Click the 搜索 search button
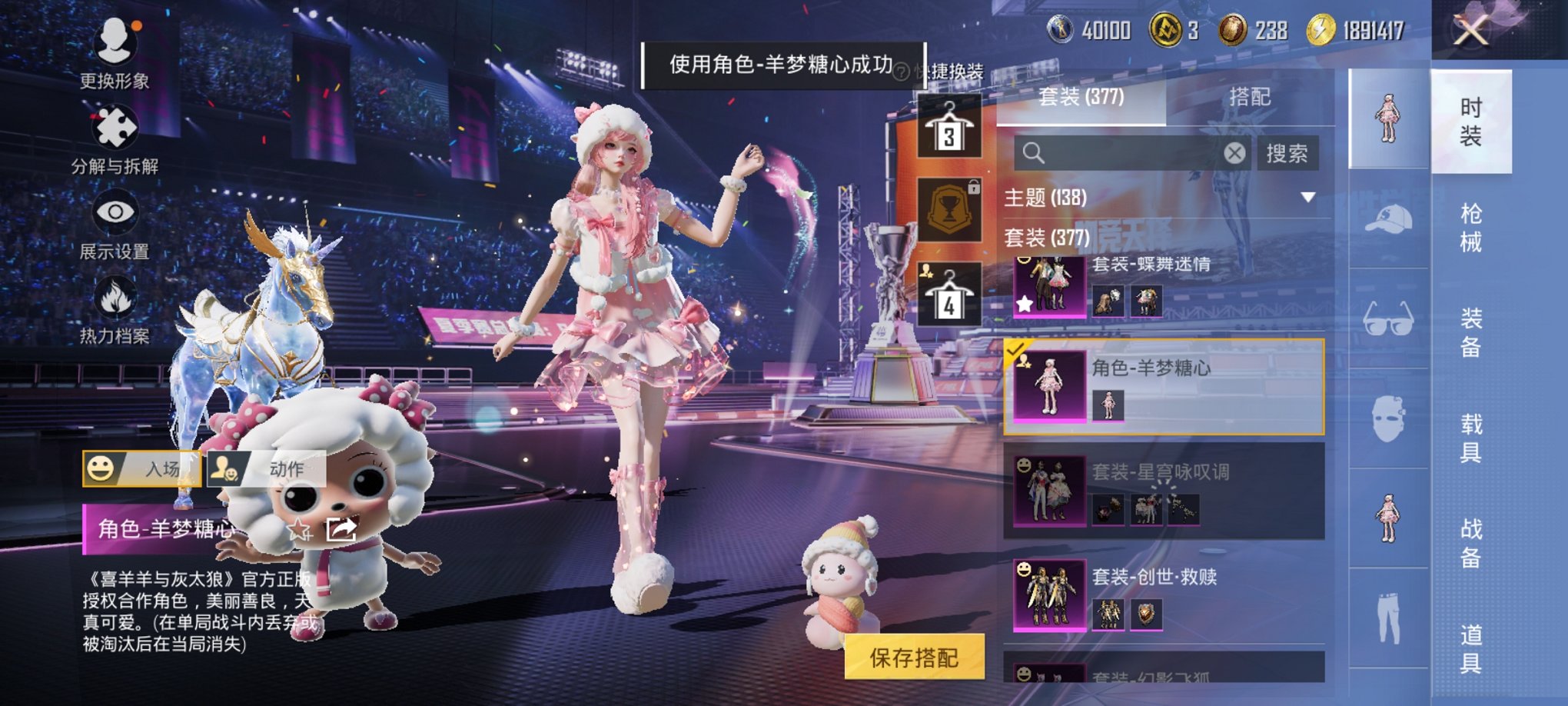The image size is (1568, 706). click(x=1288, y=154)
